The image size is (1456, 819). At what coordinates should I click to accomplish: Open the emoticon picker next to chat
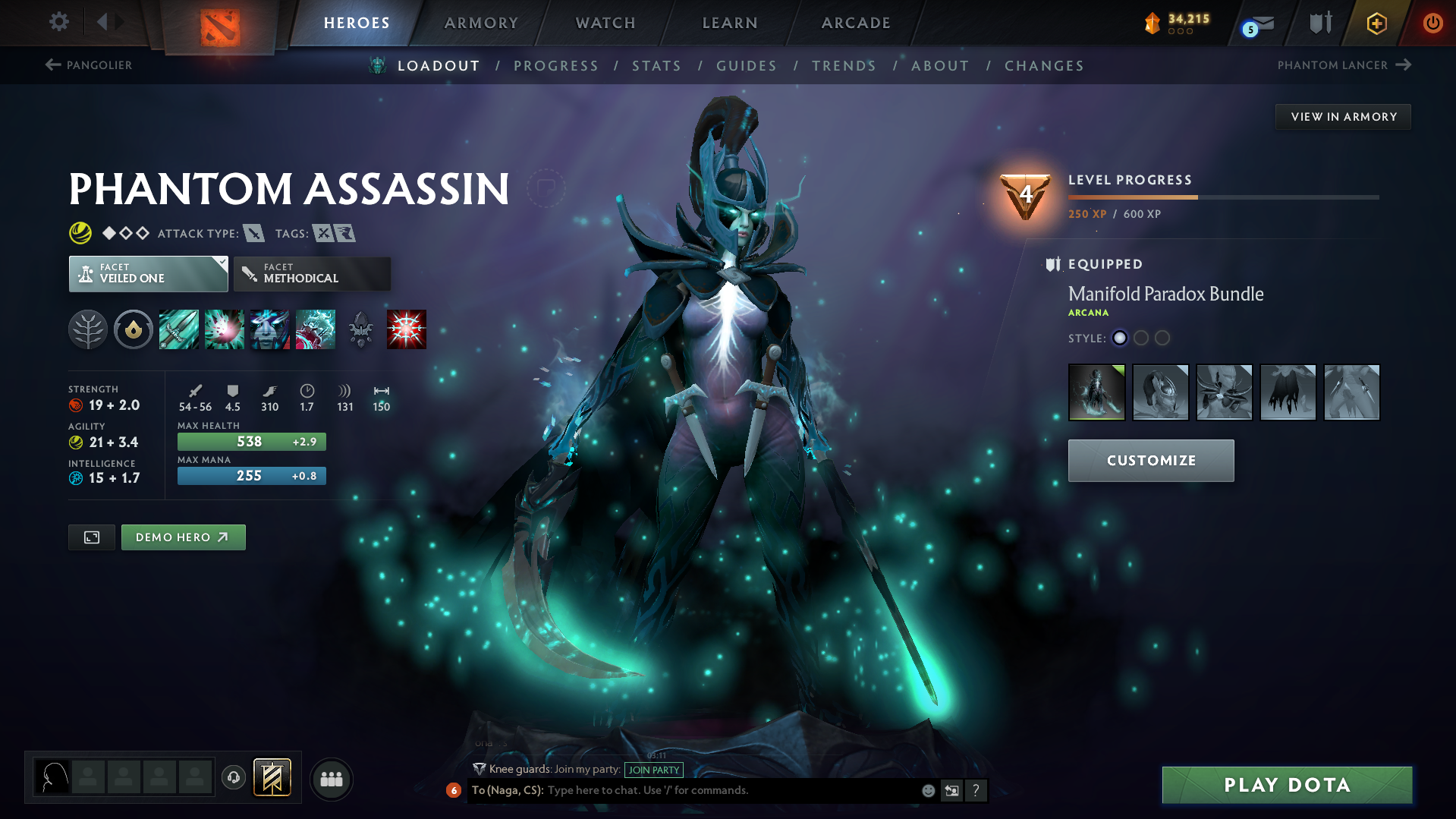[927, 790]
